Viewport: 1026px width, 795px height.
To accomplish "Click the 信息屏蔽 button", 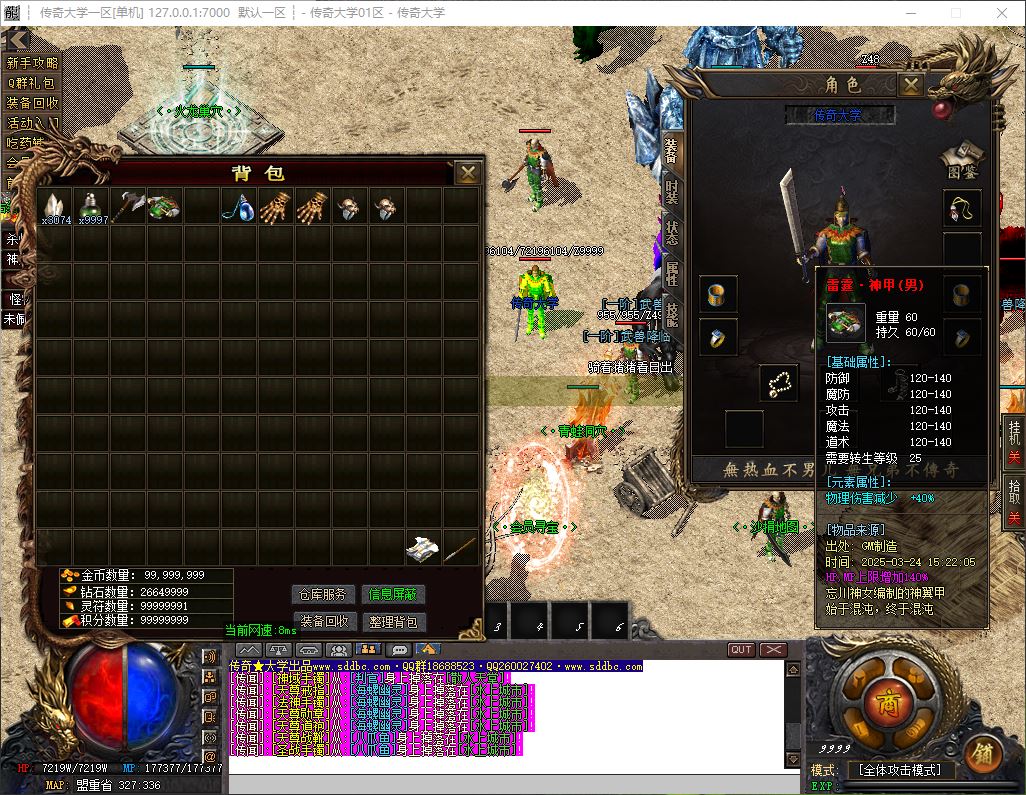I will (393, 594).
